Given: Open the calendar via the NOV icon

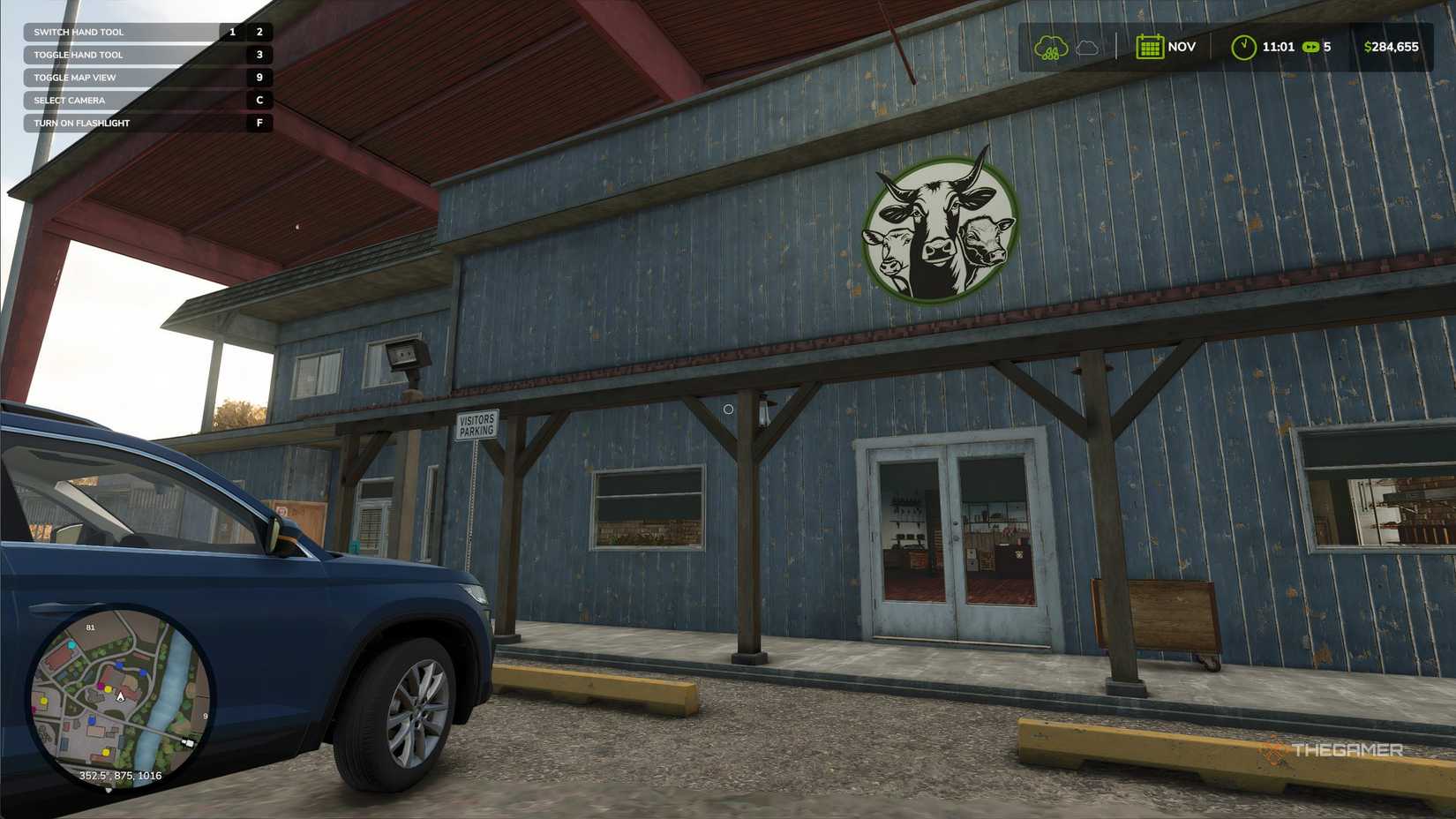Looking at the screenshot, I should click(1150, 46).
